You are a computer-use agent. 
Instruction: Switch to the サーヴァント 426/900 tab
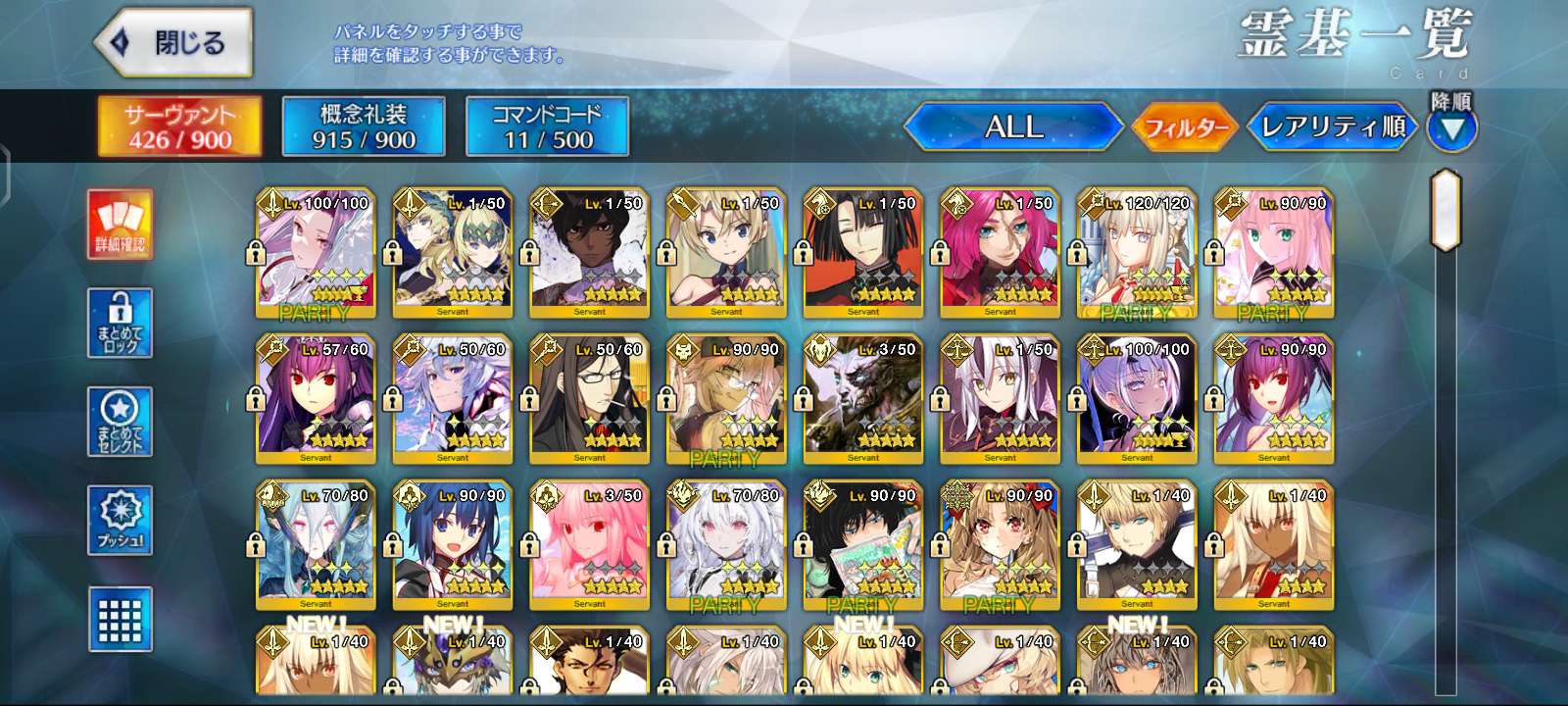point(179,126)
